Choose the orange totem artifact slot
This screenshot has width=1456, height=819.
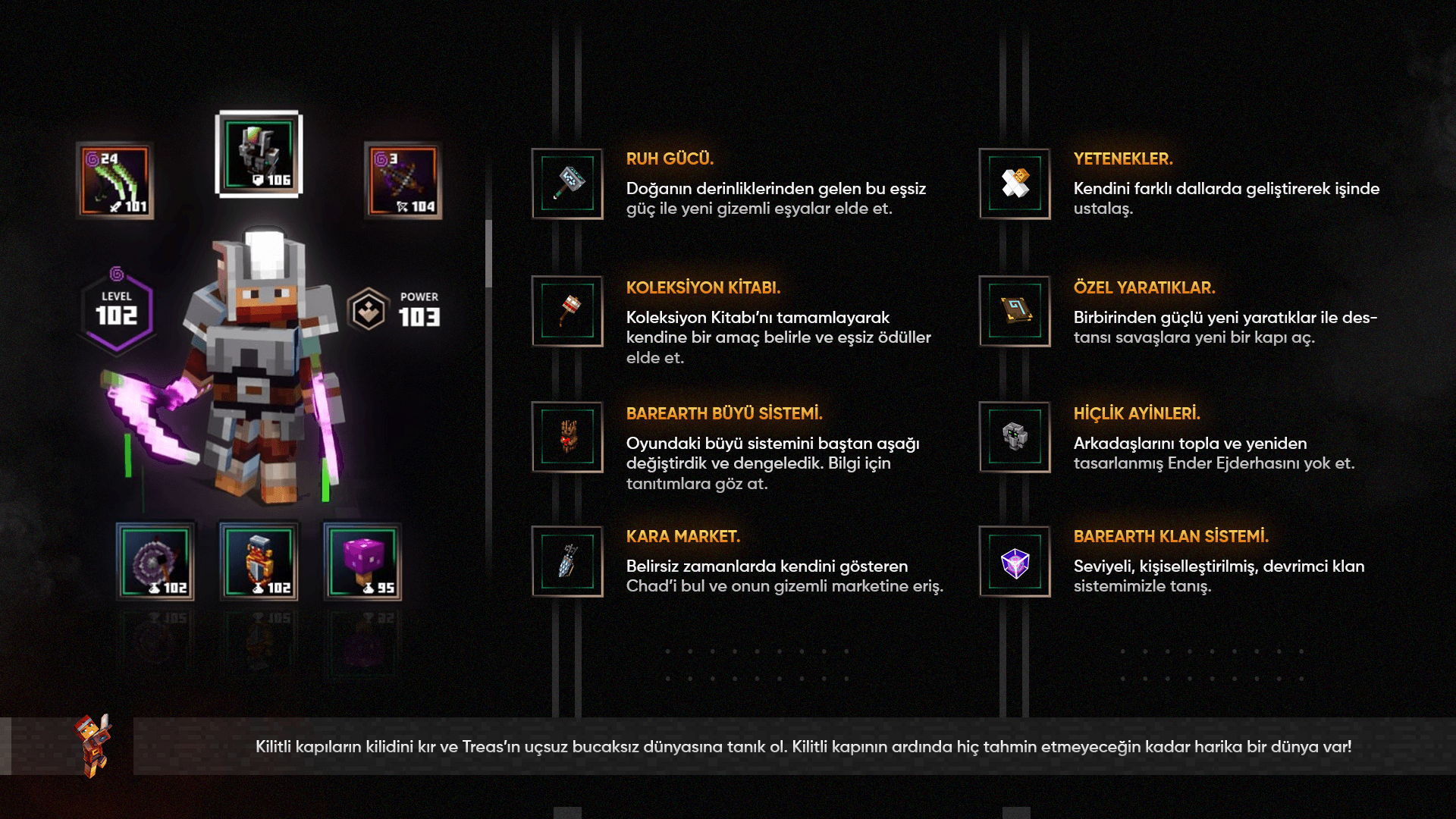click(x=259, y=562)
